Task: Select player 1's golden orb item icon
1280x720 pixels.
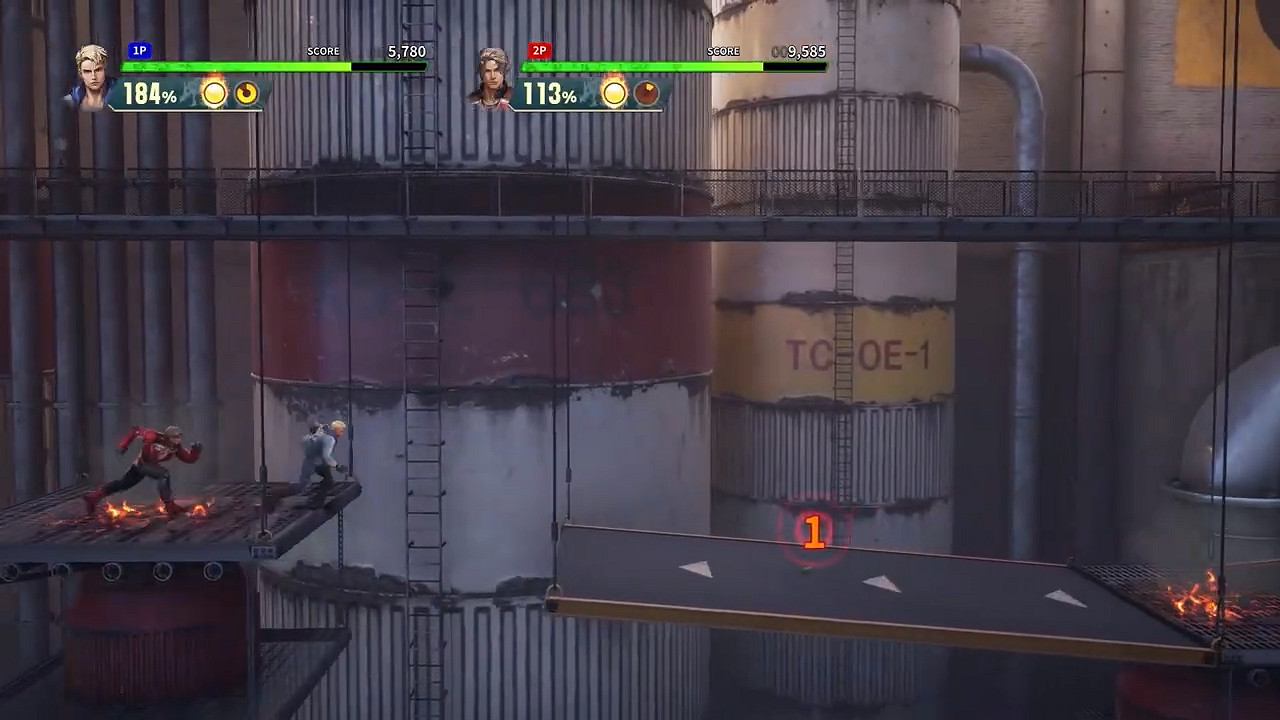Action: tap(213, 93)
